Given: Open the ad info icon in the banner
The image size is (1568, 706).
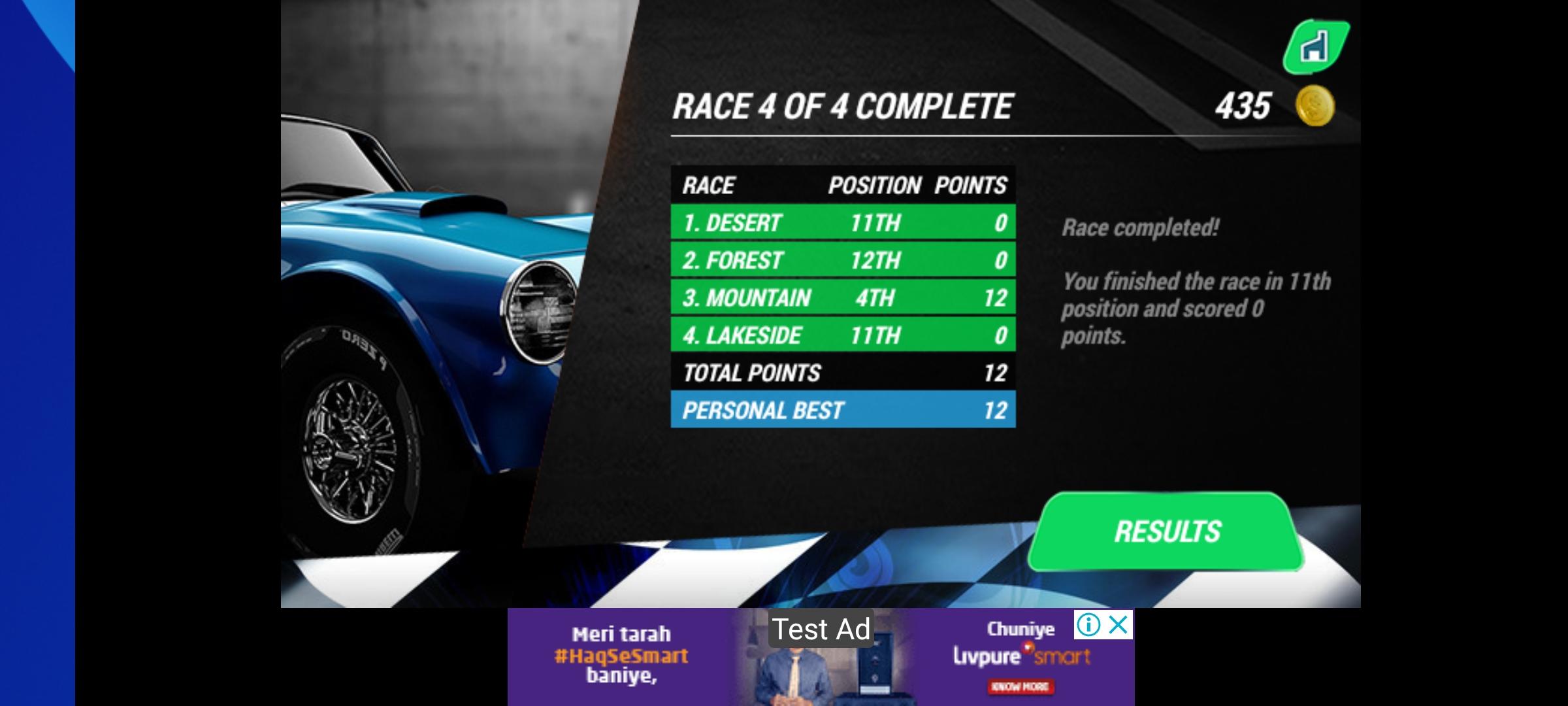Looking at the screenshot, I should pyautogui.click(x=1088, y=624).
